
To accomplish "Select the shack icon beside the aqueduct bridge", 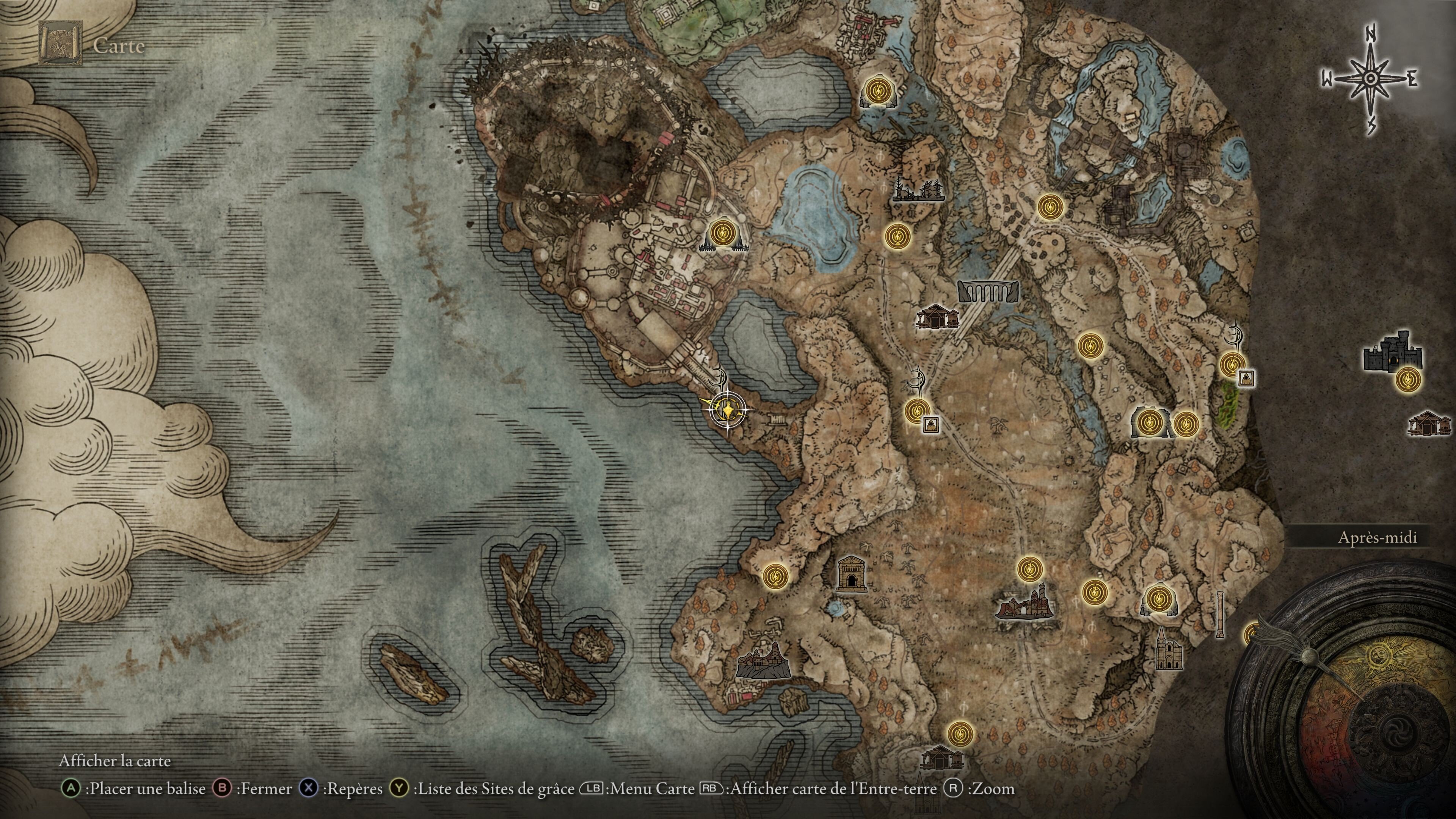I will point(937,317).
